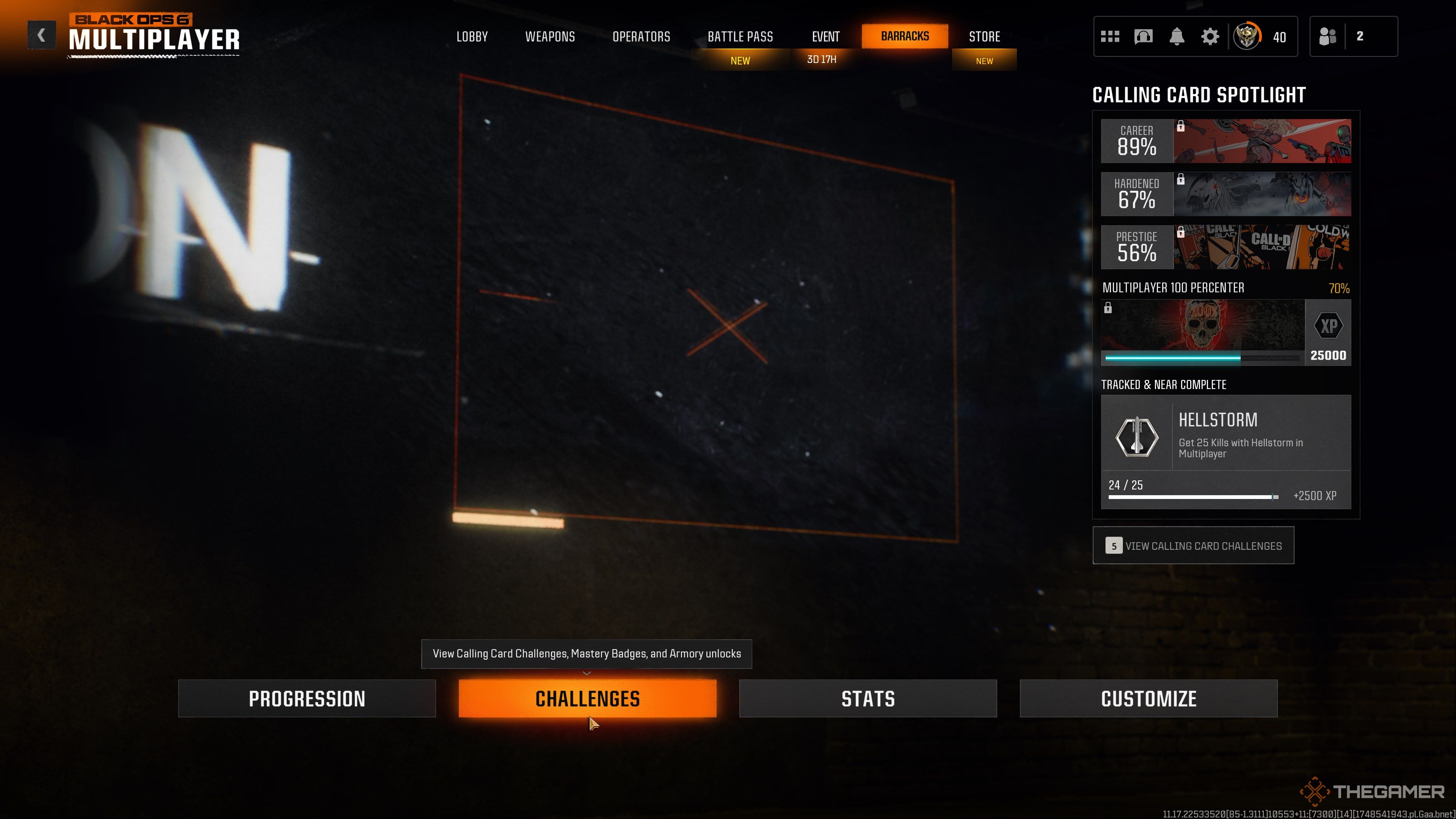Image resolution: width=1456 pixels, height=819 pixels.
Task: Show notifications via the bell icon
Action: (1176, 37)
